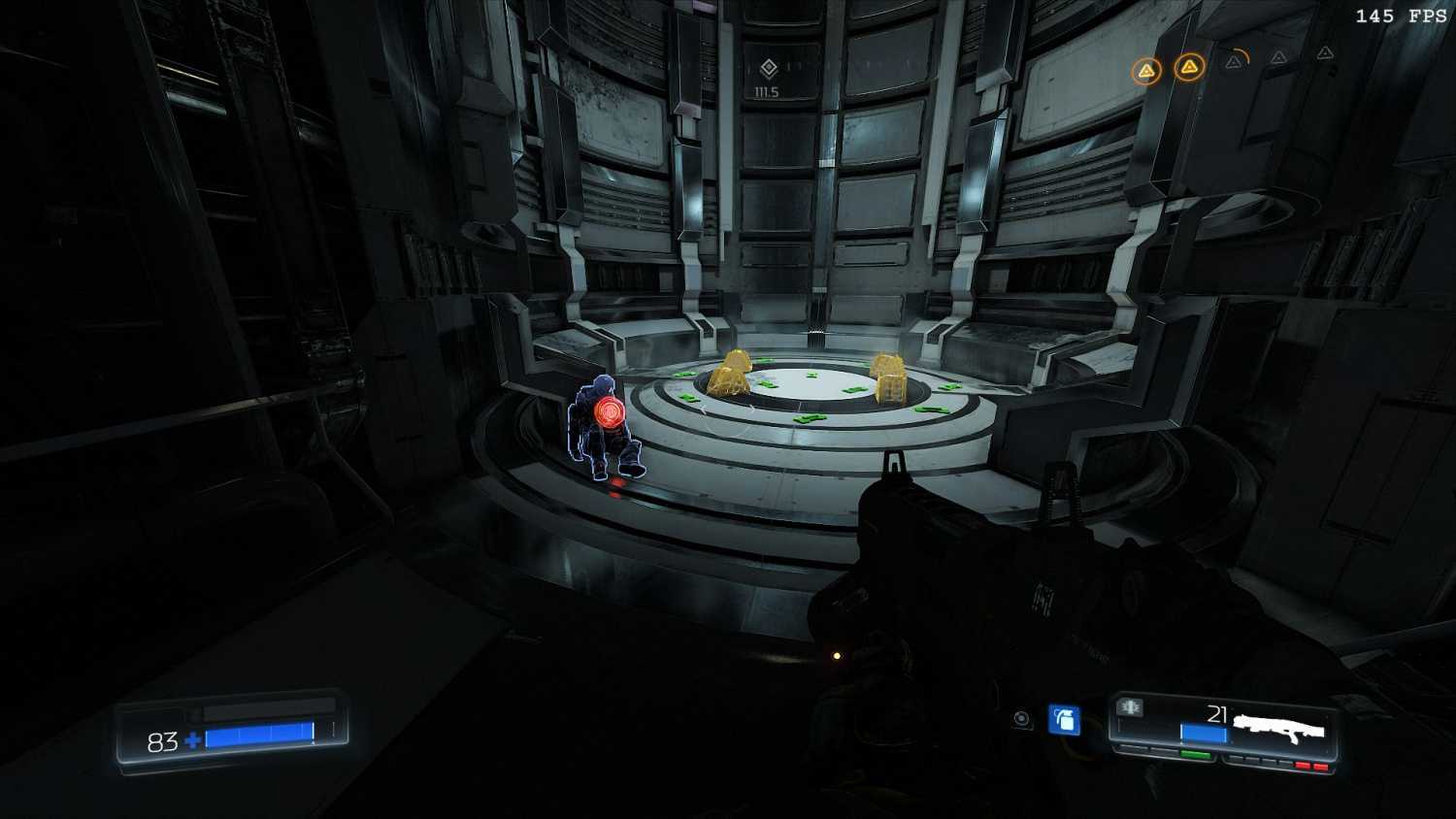1456x819 pixels.
Task: Select the blue frag grenade icon
Action: (1064, 720)
